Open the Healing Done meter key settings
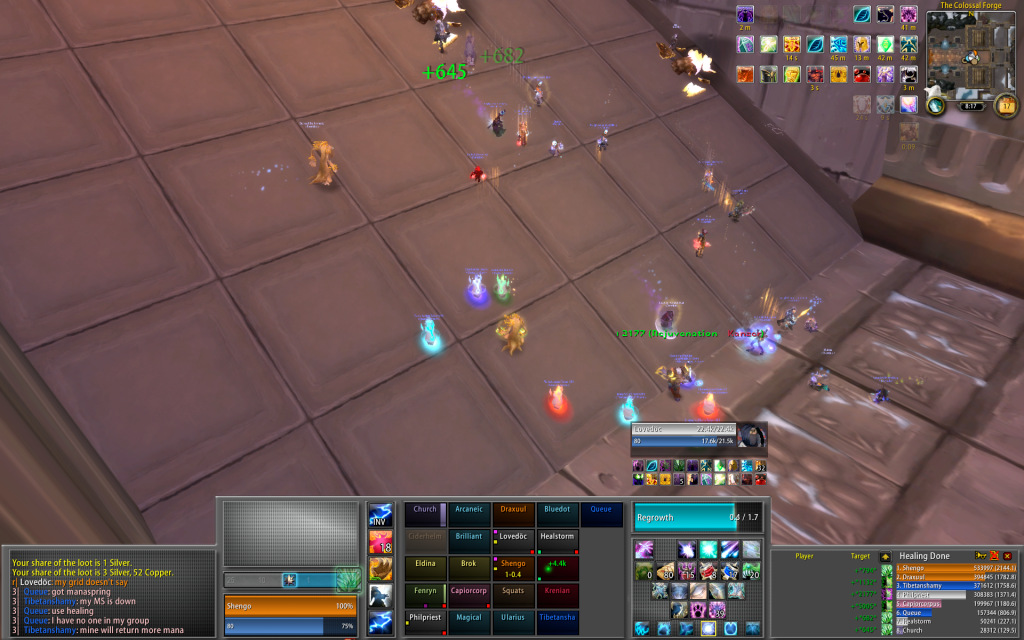This screenshot has width=1024, height=640. pyautogui.click(x=981, y=556)
